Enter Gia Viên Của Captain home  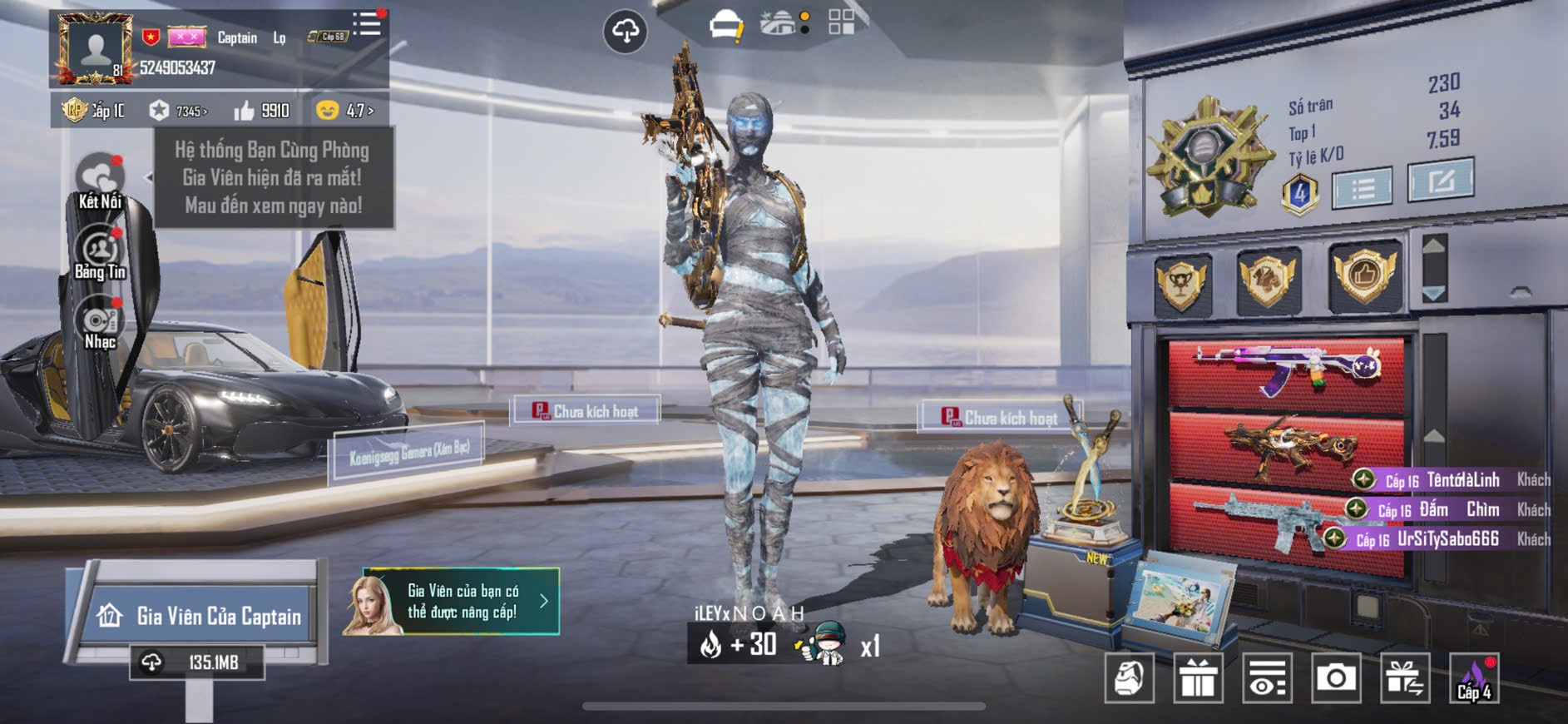[x=200, y=616]
